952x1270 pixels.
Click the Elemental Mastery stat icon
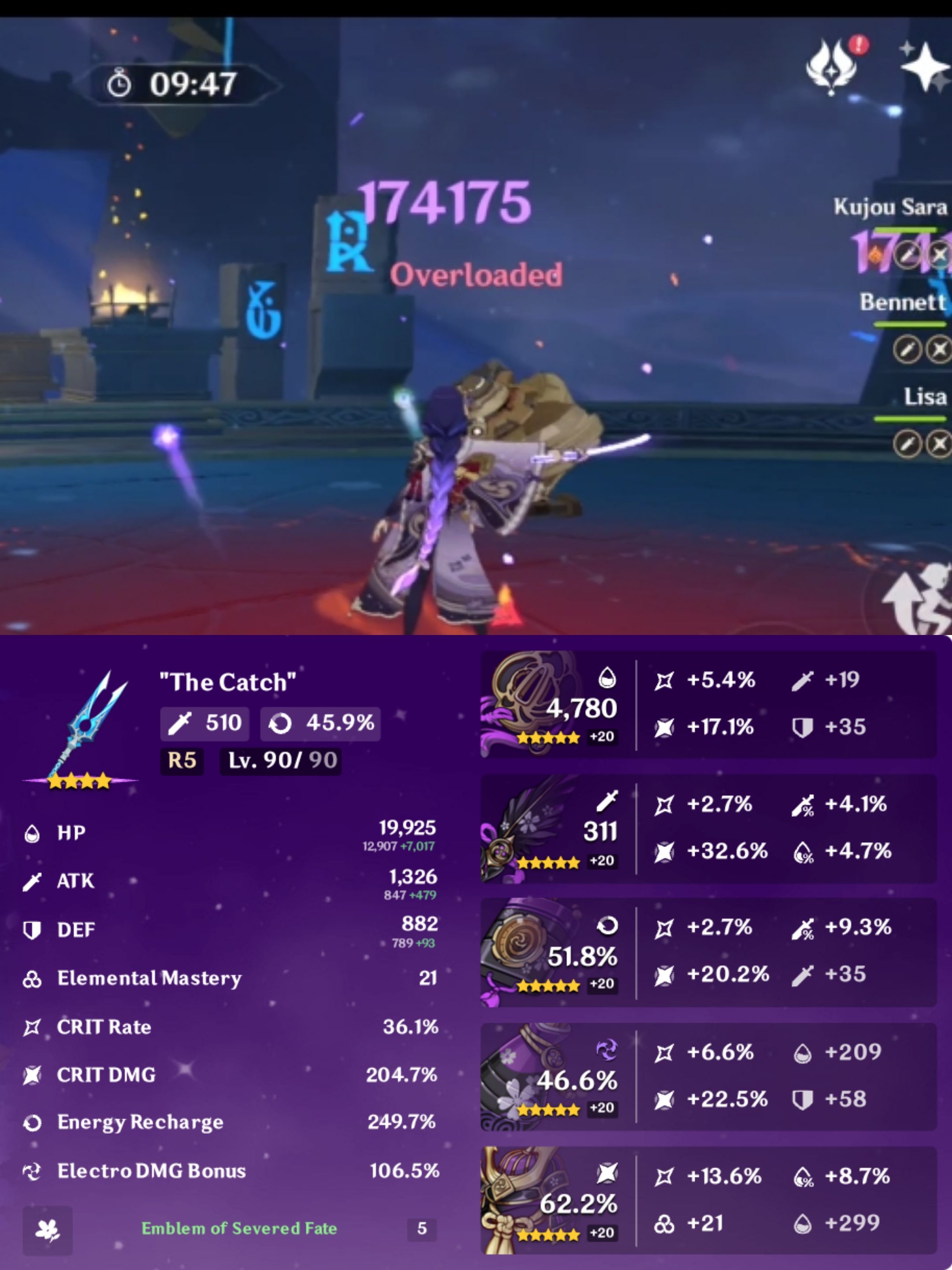(x=32, y=979)
